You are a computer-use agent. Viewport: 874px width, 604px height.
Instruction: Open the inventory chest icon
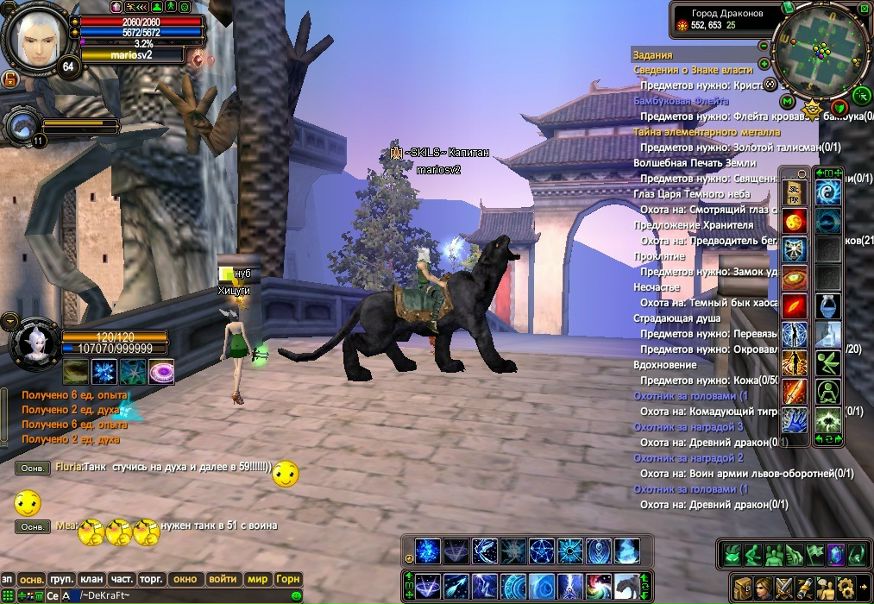coord(742,586)
